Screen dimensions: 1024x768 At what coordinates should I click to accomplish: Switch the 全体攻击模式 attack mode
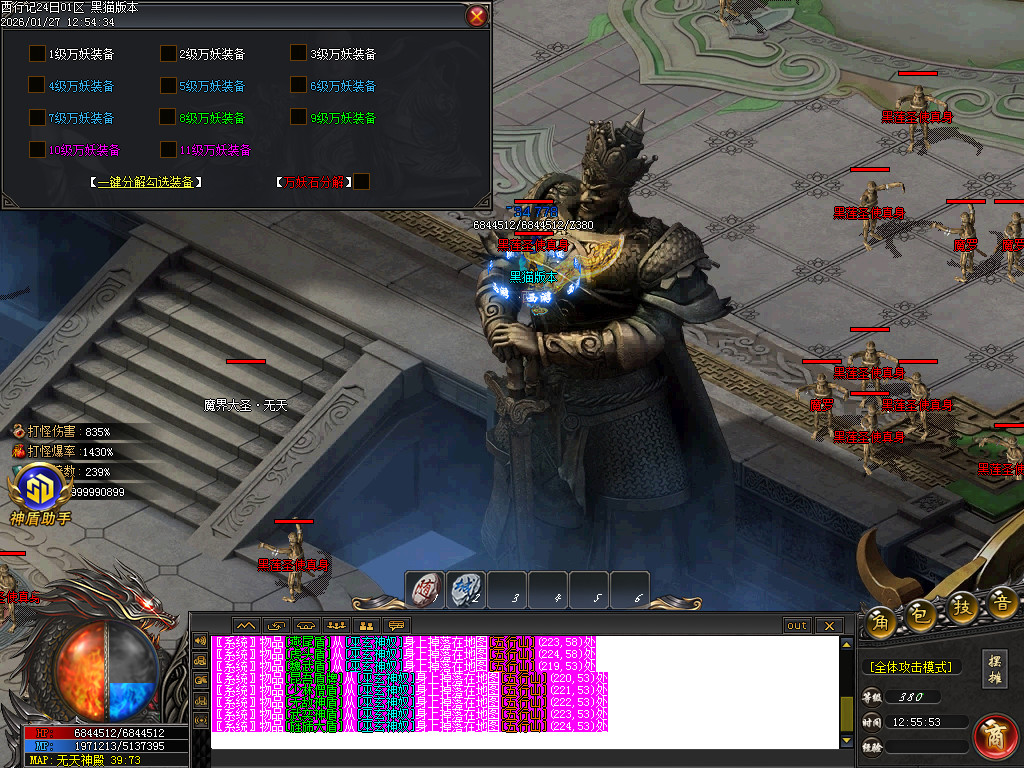[x=910, y=667]
